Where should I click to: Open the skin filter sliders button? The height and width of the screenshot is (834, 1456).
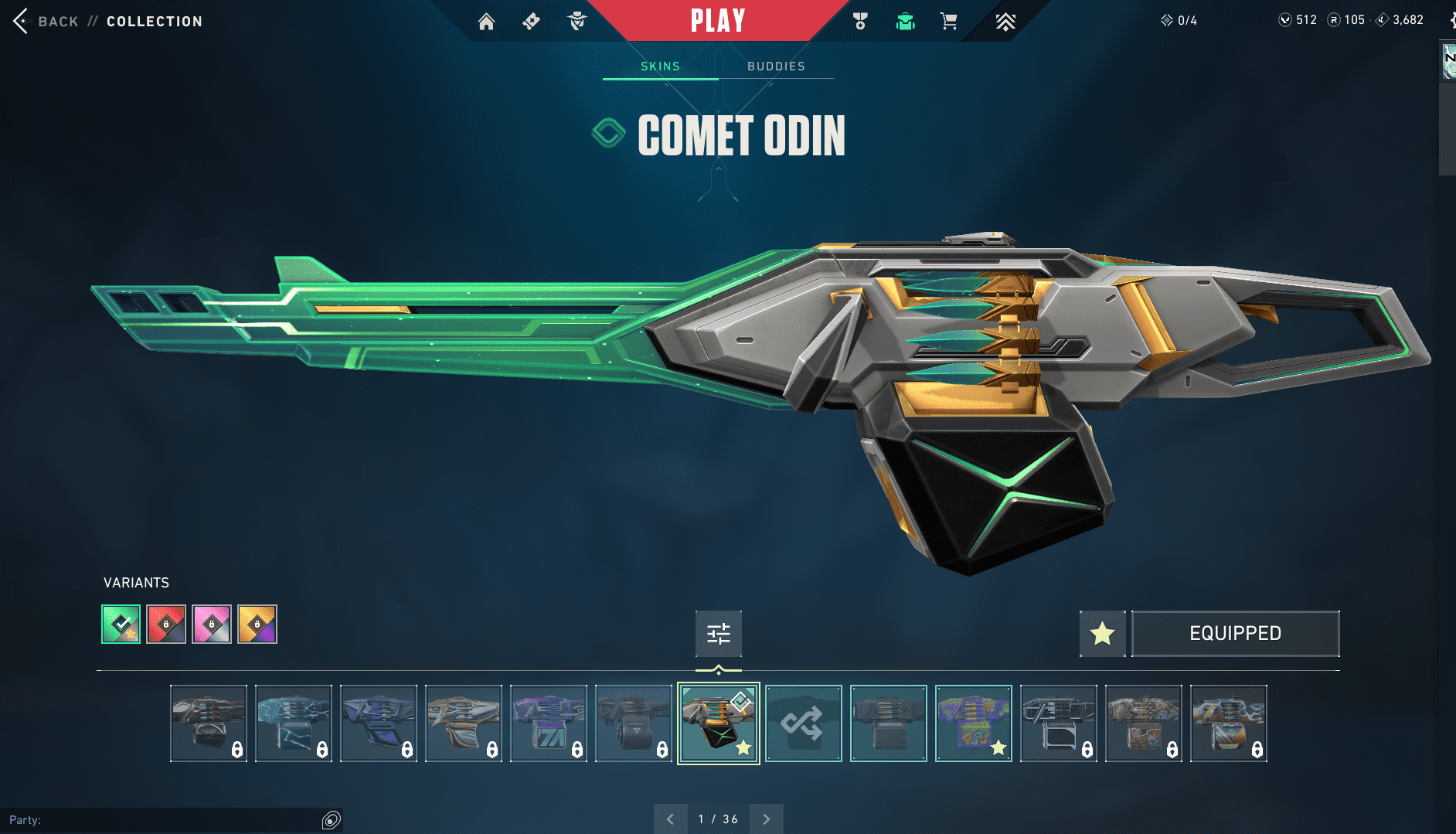tap(719, 634)
